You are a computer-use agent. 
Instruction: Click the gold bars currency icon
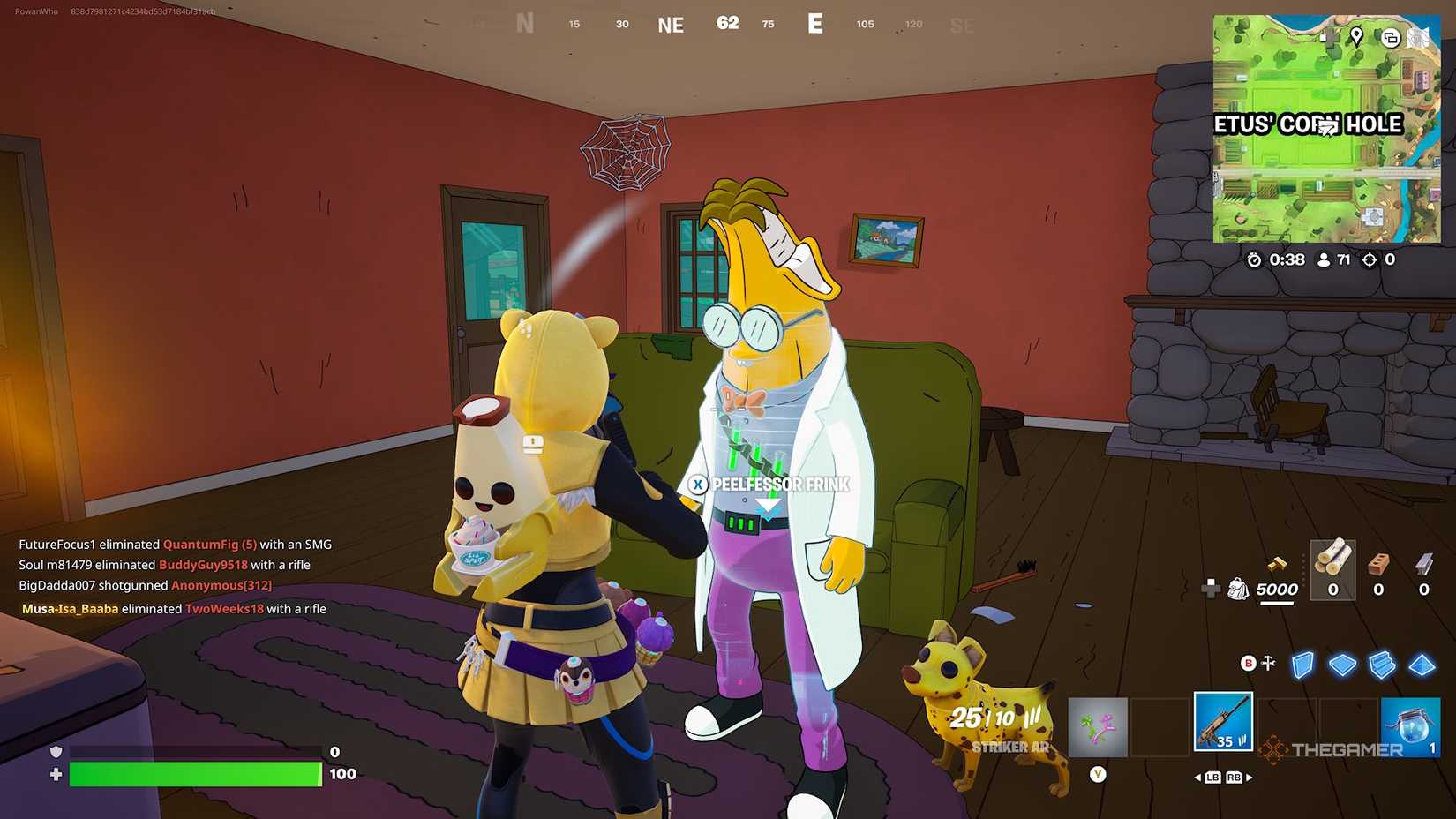pyautogui.click(x=1276, y=562)
